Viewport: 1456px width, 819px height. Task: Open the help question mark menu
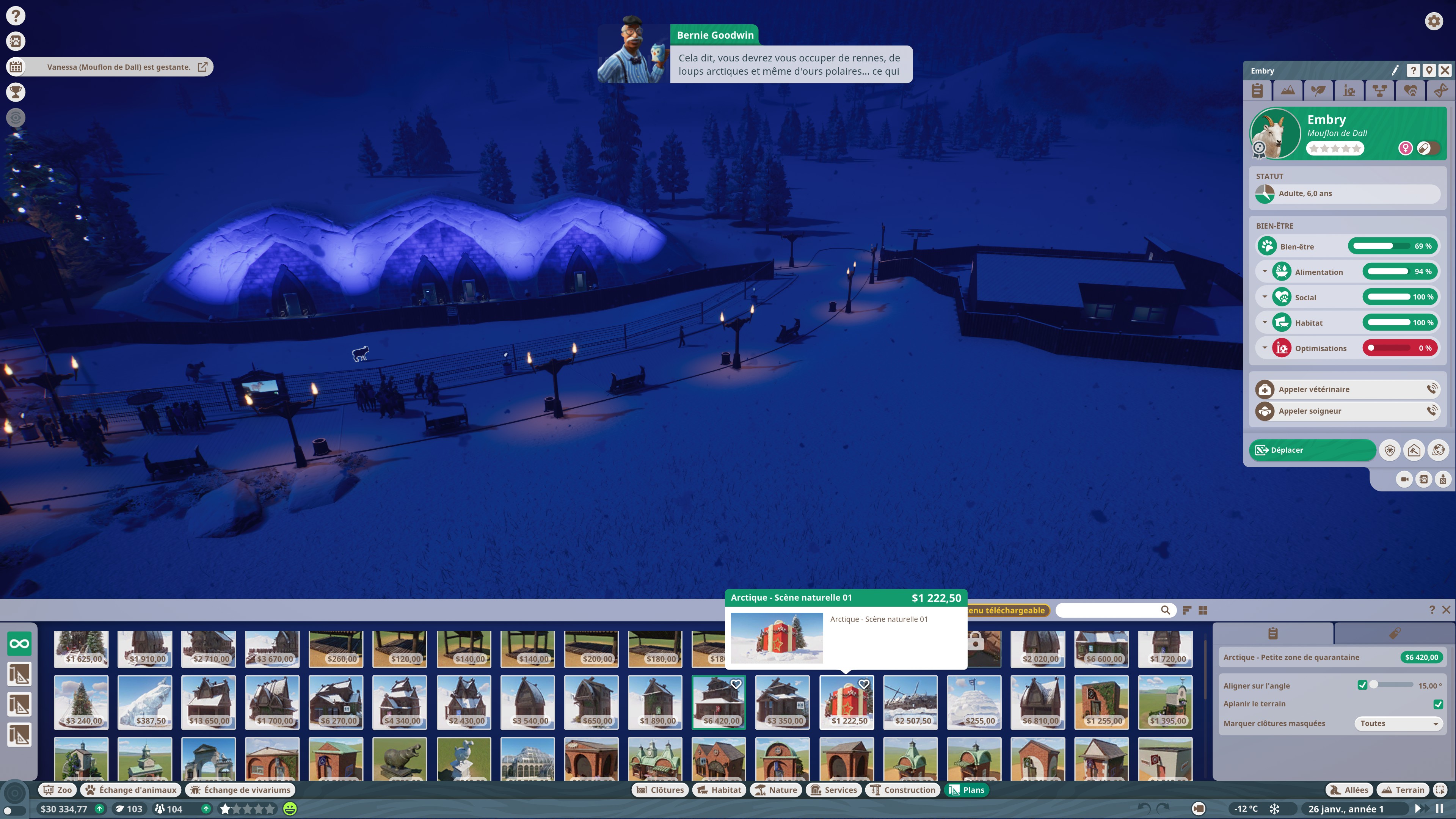[x=16, y=15]
